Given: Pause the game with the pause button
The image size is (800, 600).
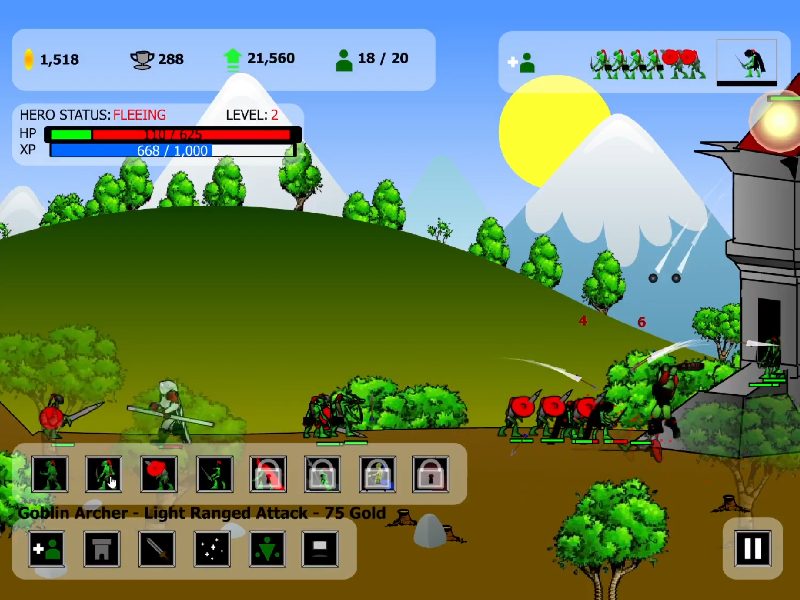Looking at the screenshot, I should pos(752,547).
